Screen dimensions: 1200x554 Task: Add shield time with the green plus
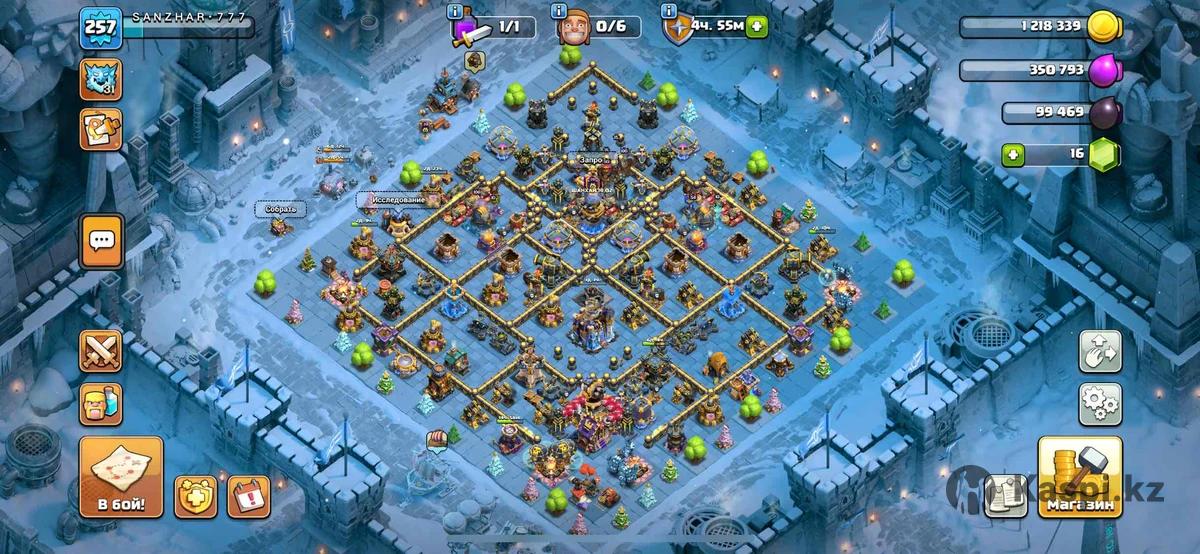tap(757, 27)
